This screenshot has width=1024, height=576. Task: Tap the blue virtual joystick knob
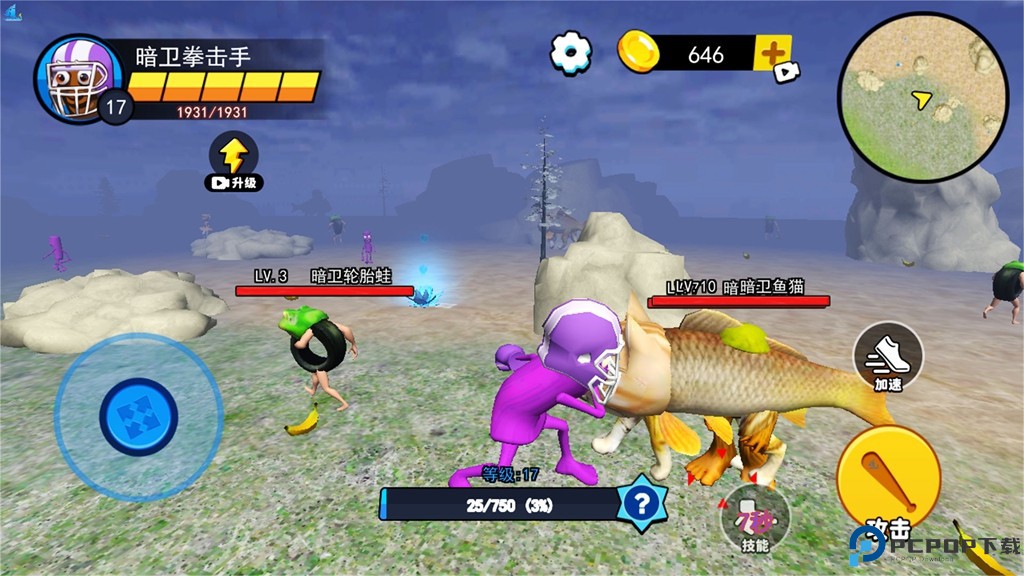138,416
